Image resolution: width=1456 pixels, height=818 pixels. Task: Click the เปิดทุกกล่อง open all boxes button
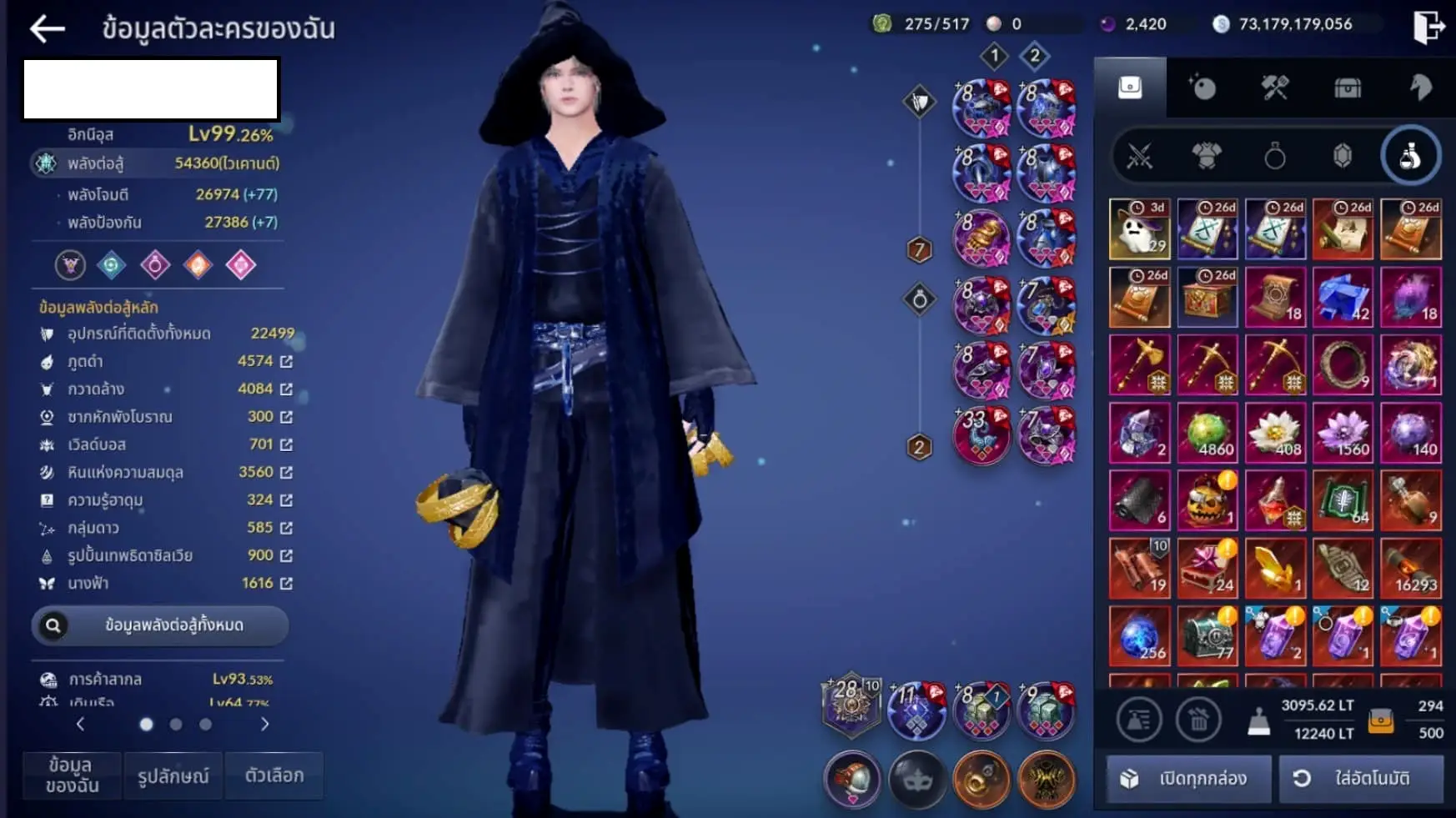[1188, 779]
